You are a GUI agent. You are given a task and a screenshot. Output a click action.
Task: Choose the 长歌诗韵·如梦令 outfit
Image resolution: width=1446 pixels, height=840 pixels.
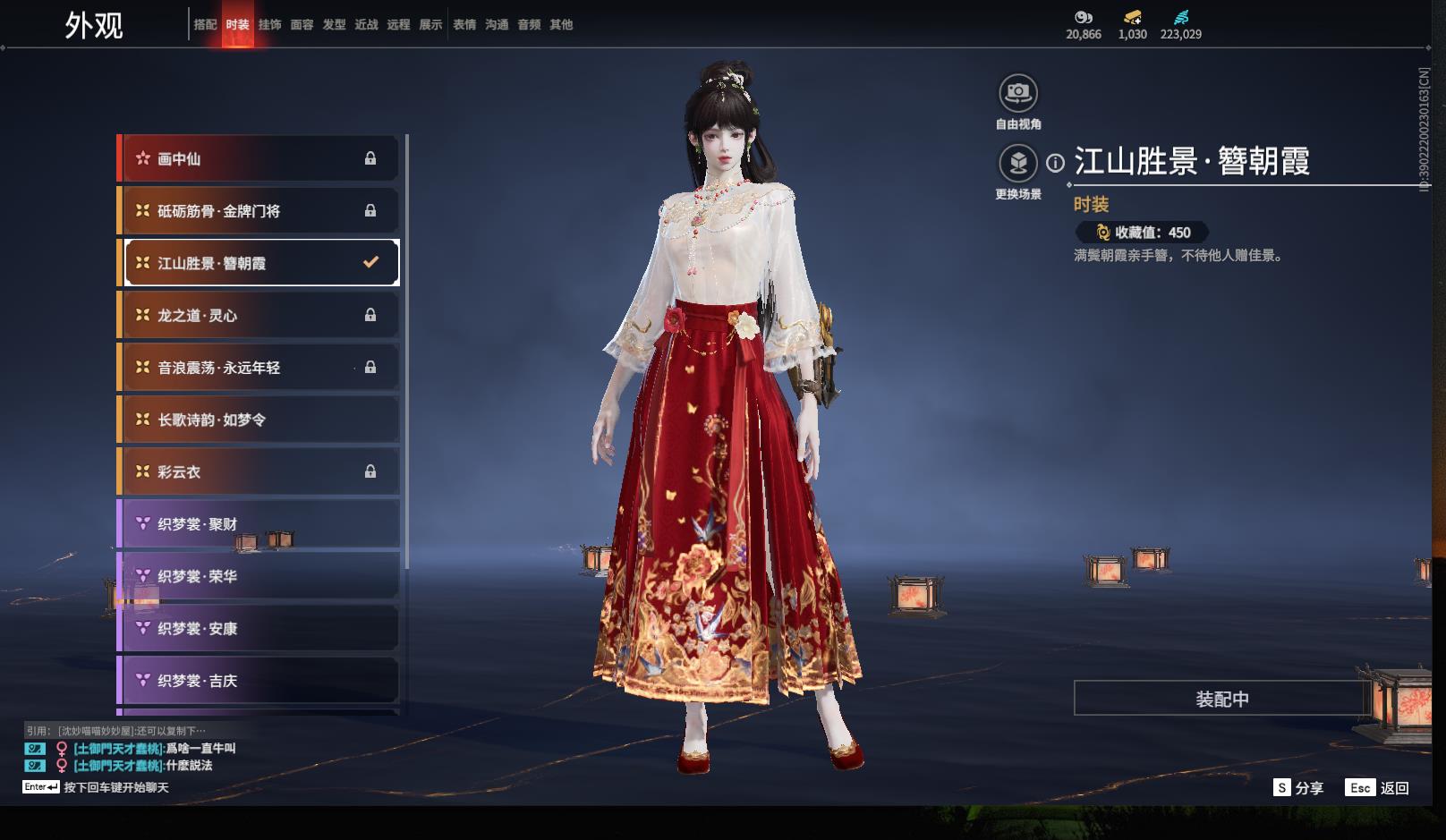(x=259, y=420)
